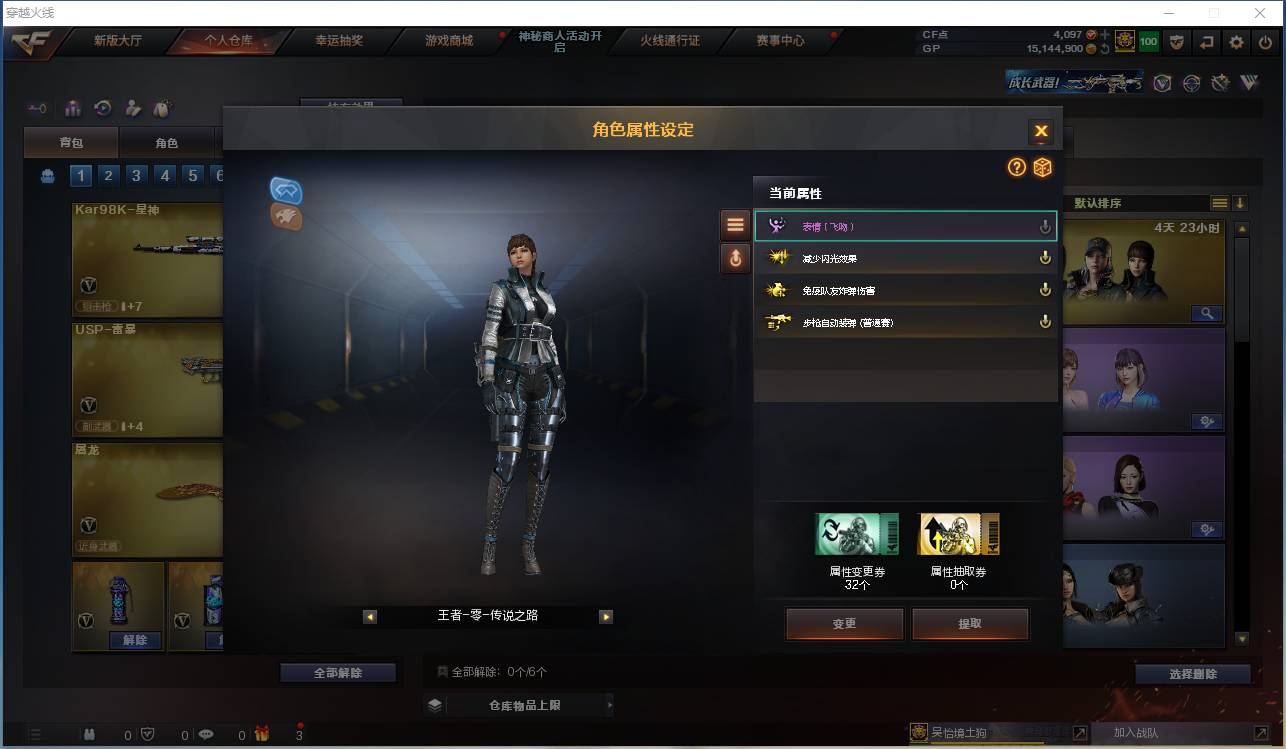This screenshot has height=749, width=1286.
Task: Click the reset arrow icon below list icon
Action: pos(735,258)
